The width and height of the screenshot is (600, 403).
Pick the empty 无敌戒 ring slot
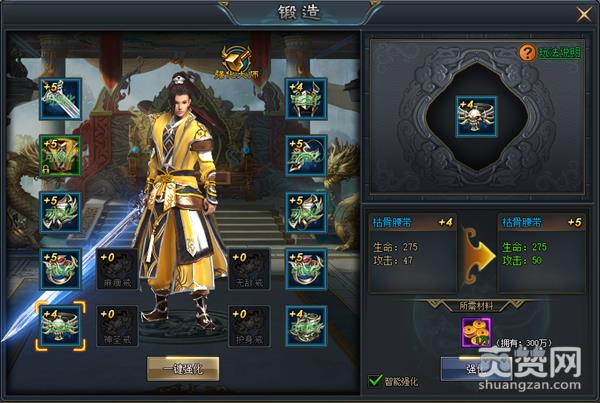point(248,270)
